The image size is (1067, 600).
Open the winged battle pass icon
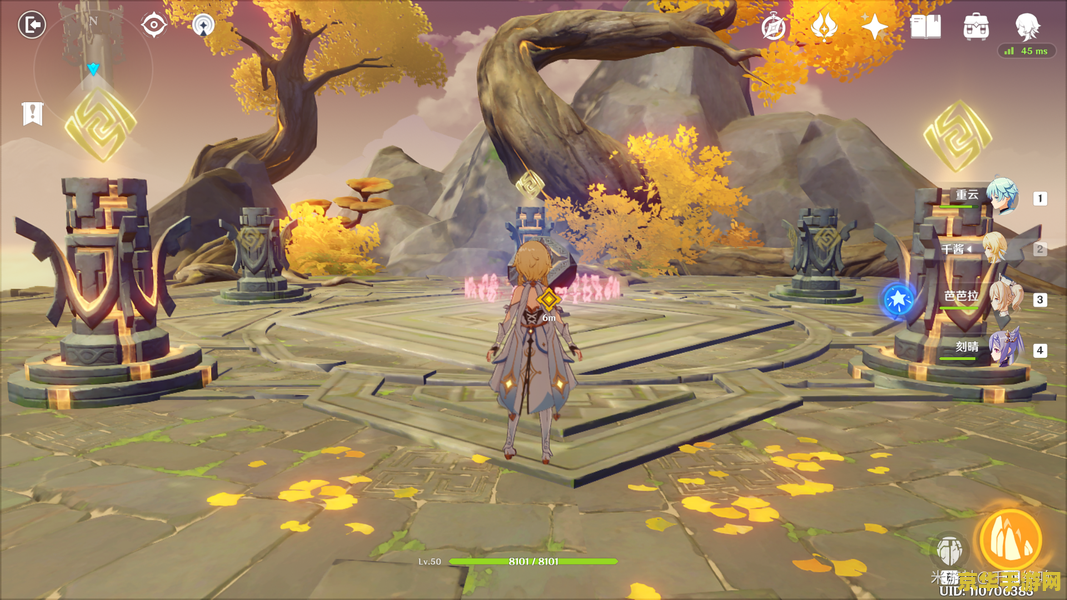[824, 26]
